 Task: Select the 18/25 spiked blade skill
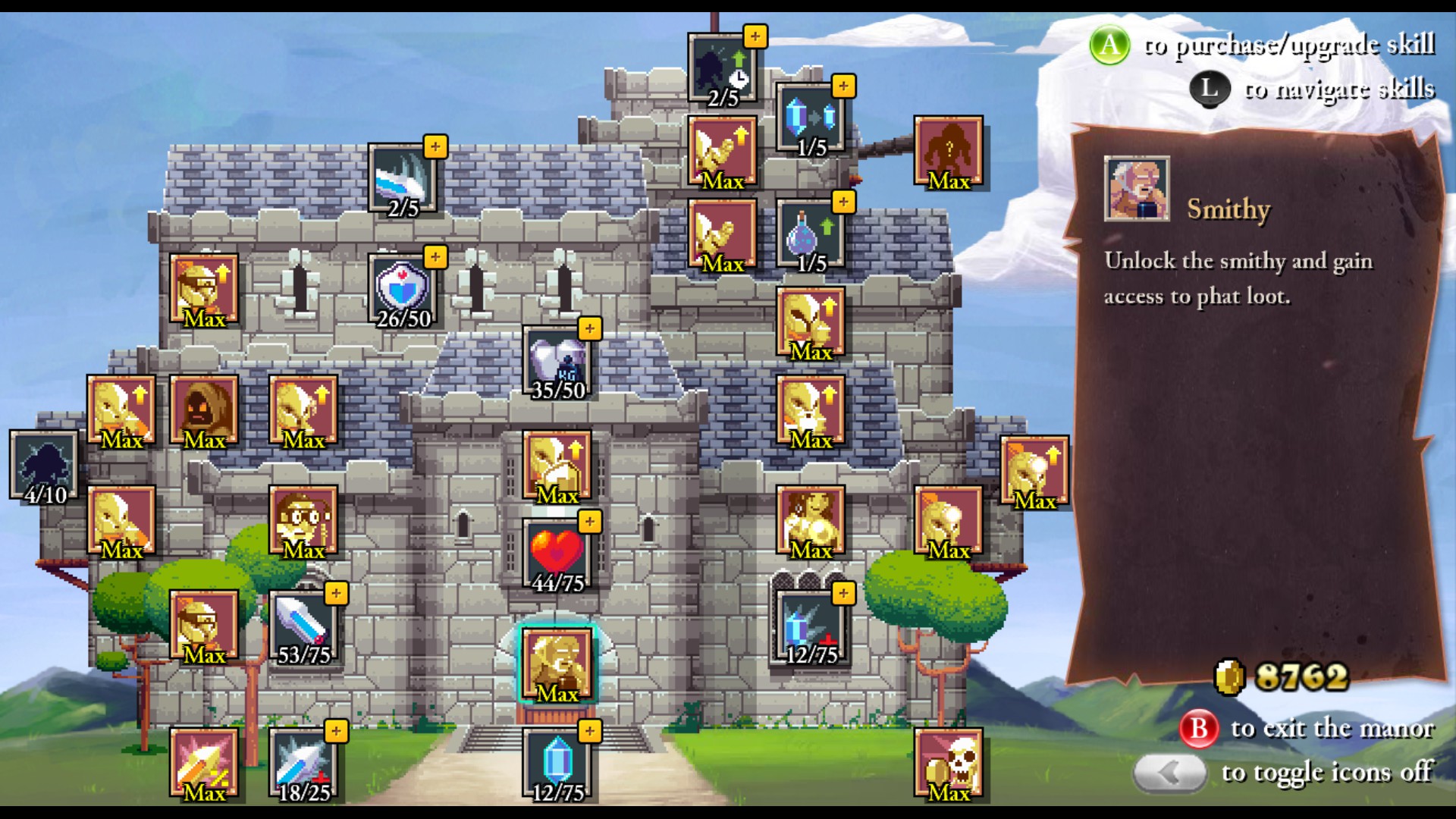(x=303, y=763)
